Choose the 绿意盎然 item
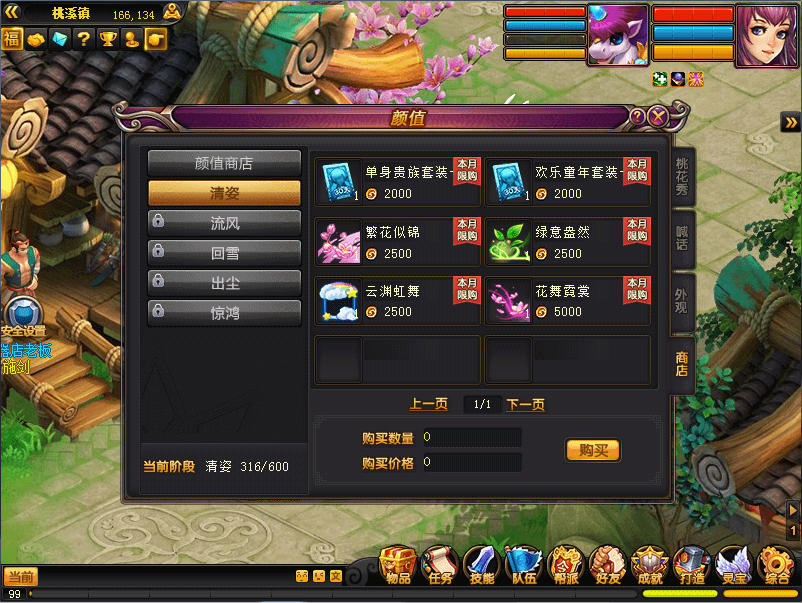Viewport: 802px width, 603px height. [x=568, y=242]
